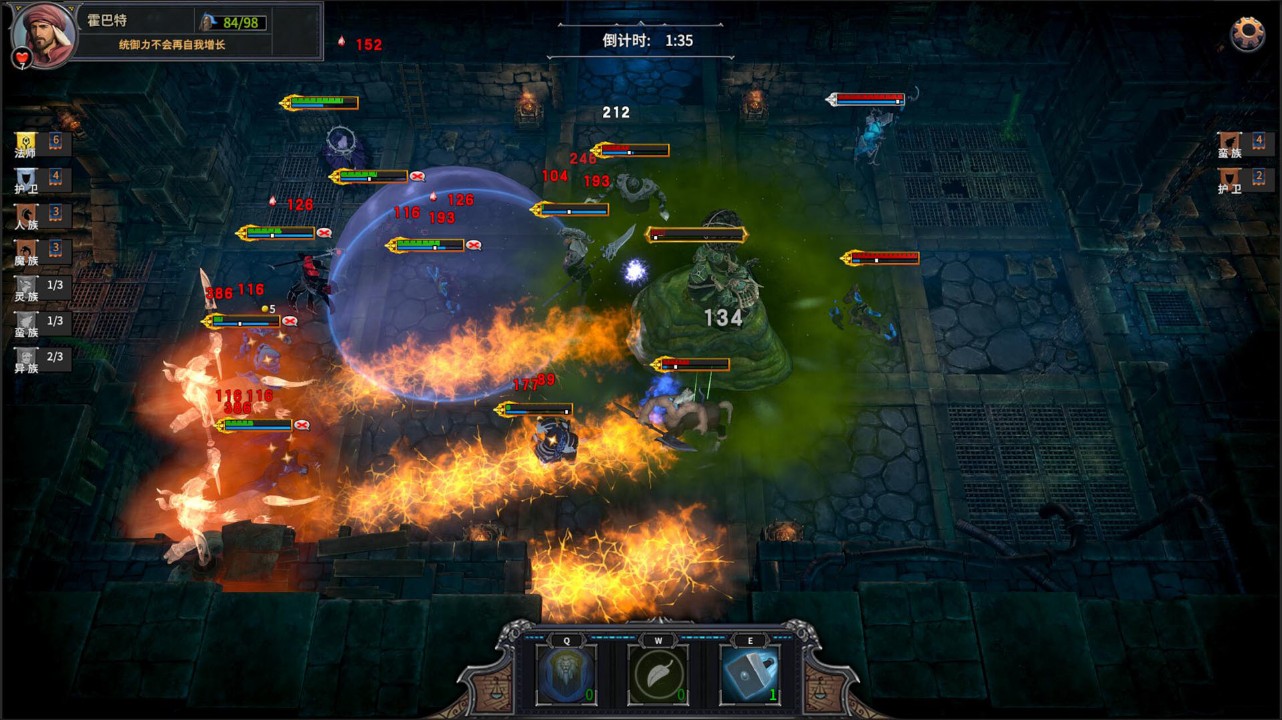Open the settings gear menu
This screenshot has width=1282, height=720.
point(1247,34)
